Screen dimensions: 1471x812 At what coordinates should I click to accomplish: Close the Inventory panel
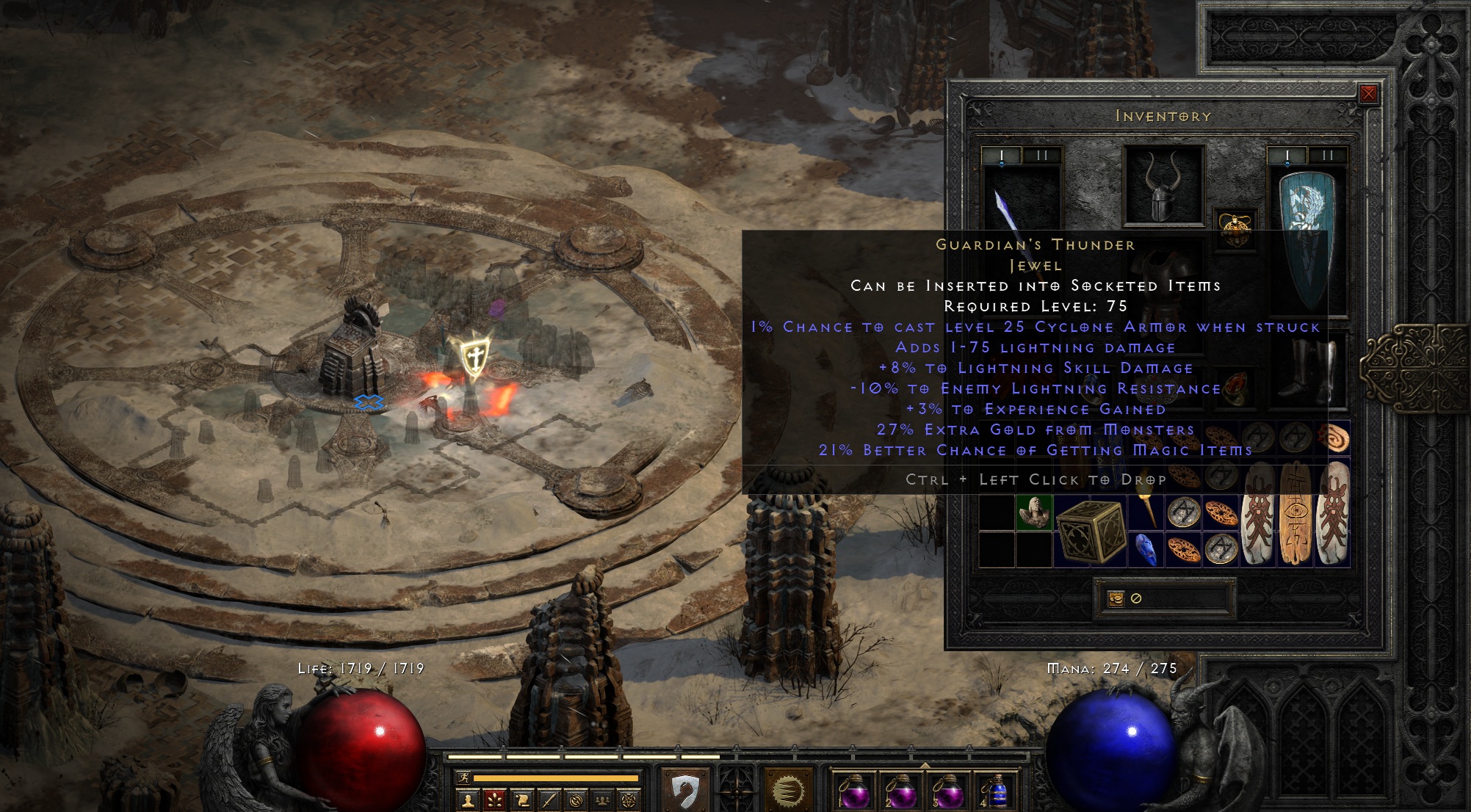coord(1368,94)
